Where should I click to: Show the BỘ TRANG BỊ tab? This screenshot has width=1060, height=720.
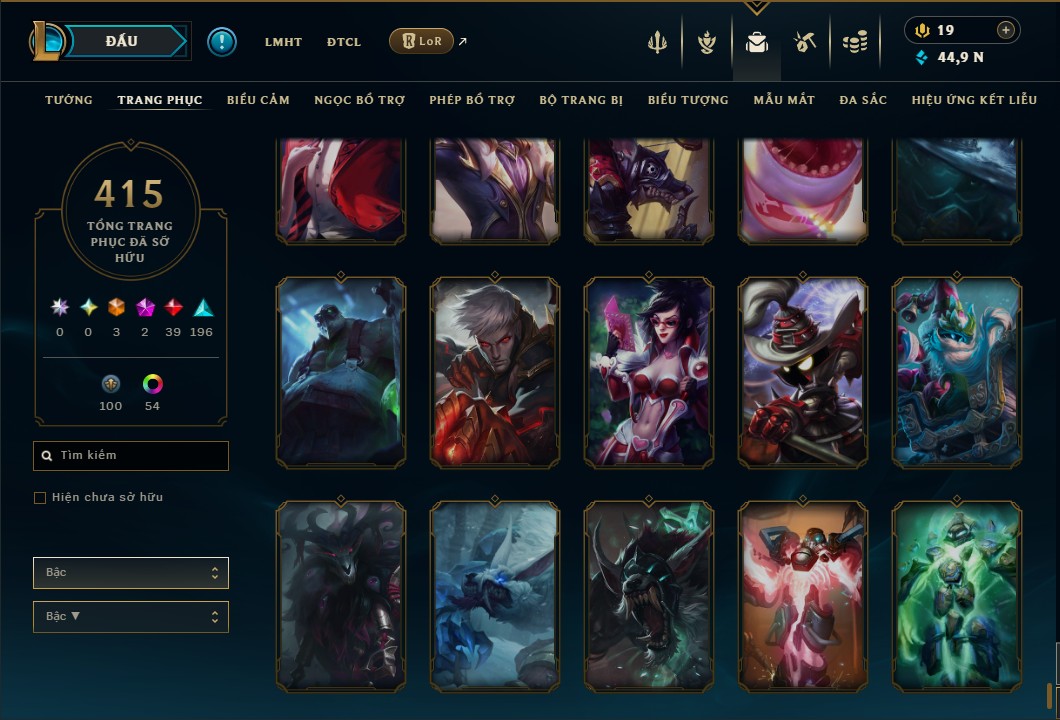(581, 100)
